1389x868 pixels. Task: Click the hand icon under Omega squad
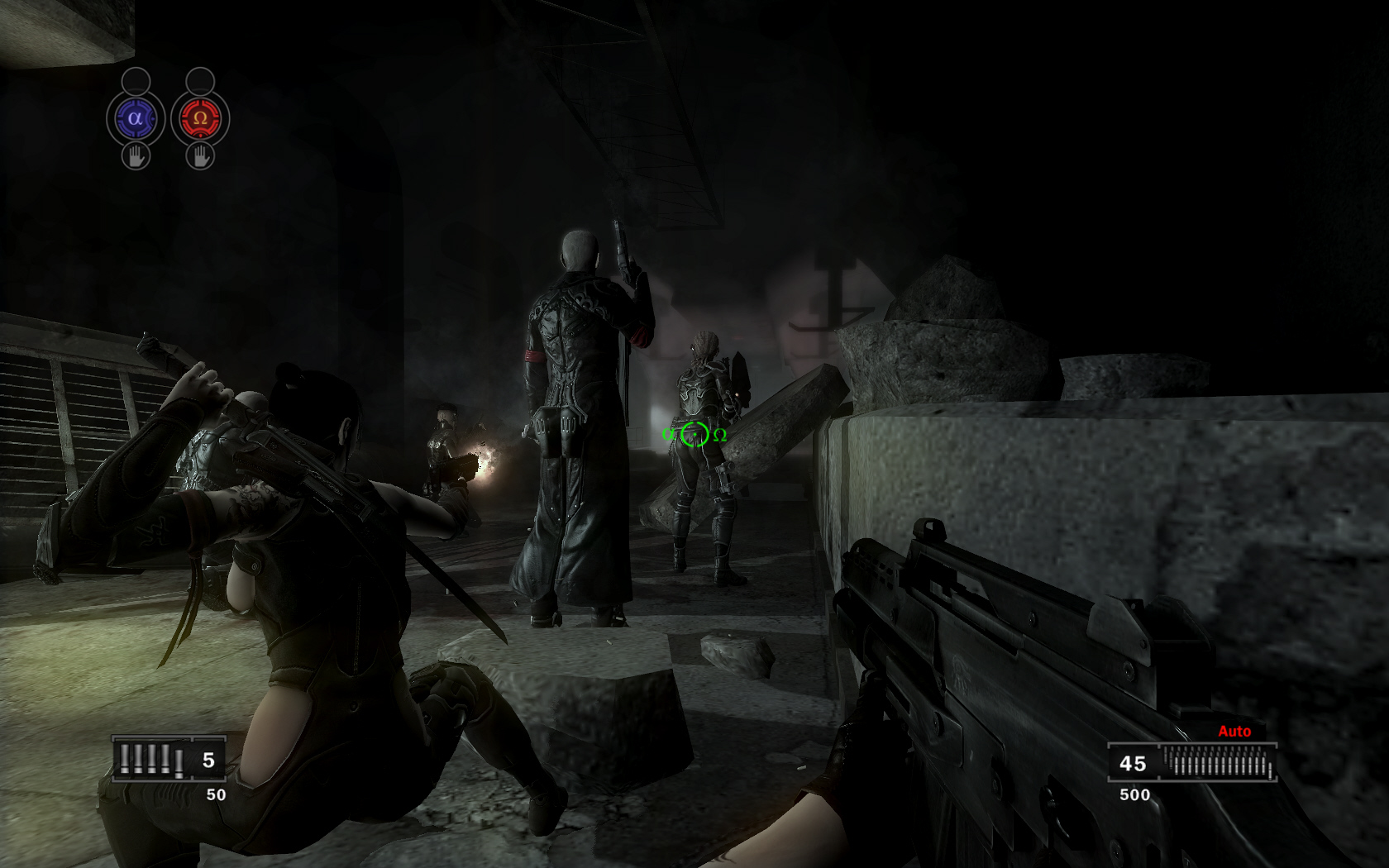point(200,155)
